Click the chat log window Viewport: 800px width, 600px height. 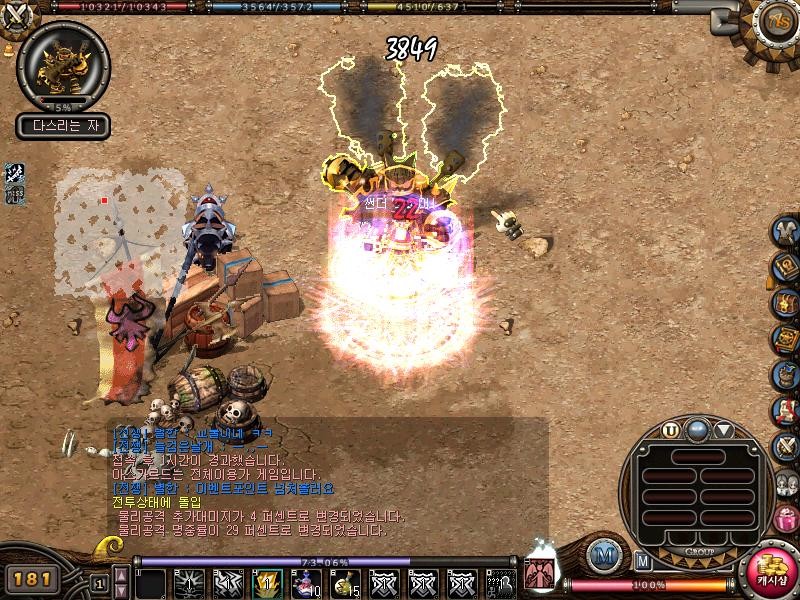[x=328, y=478]
